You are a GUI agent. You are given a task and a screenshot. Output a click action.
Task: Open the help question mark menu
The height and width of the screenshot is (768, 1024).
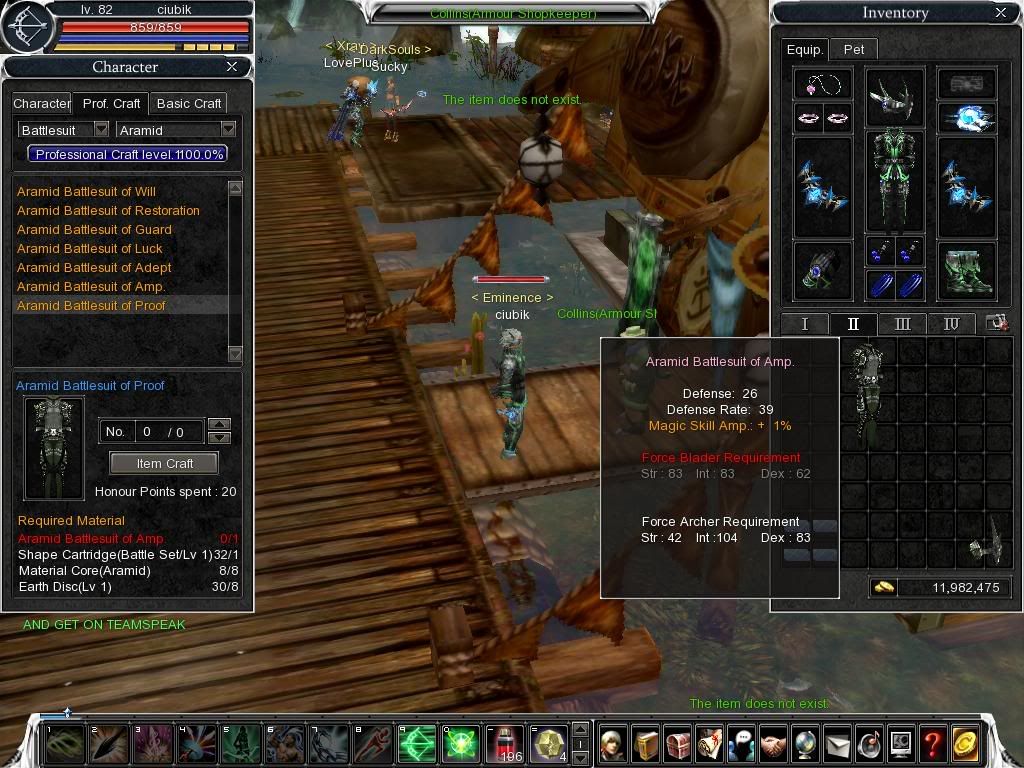932,743
